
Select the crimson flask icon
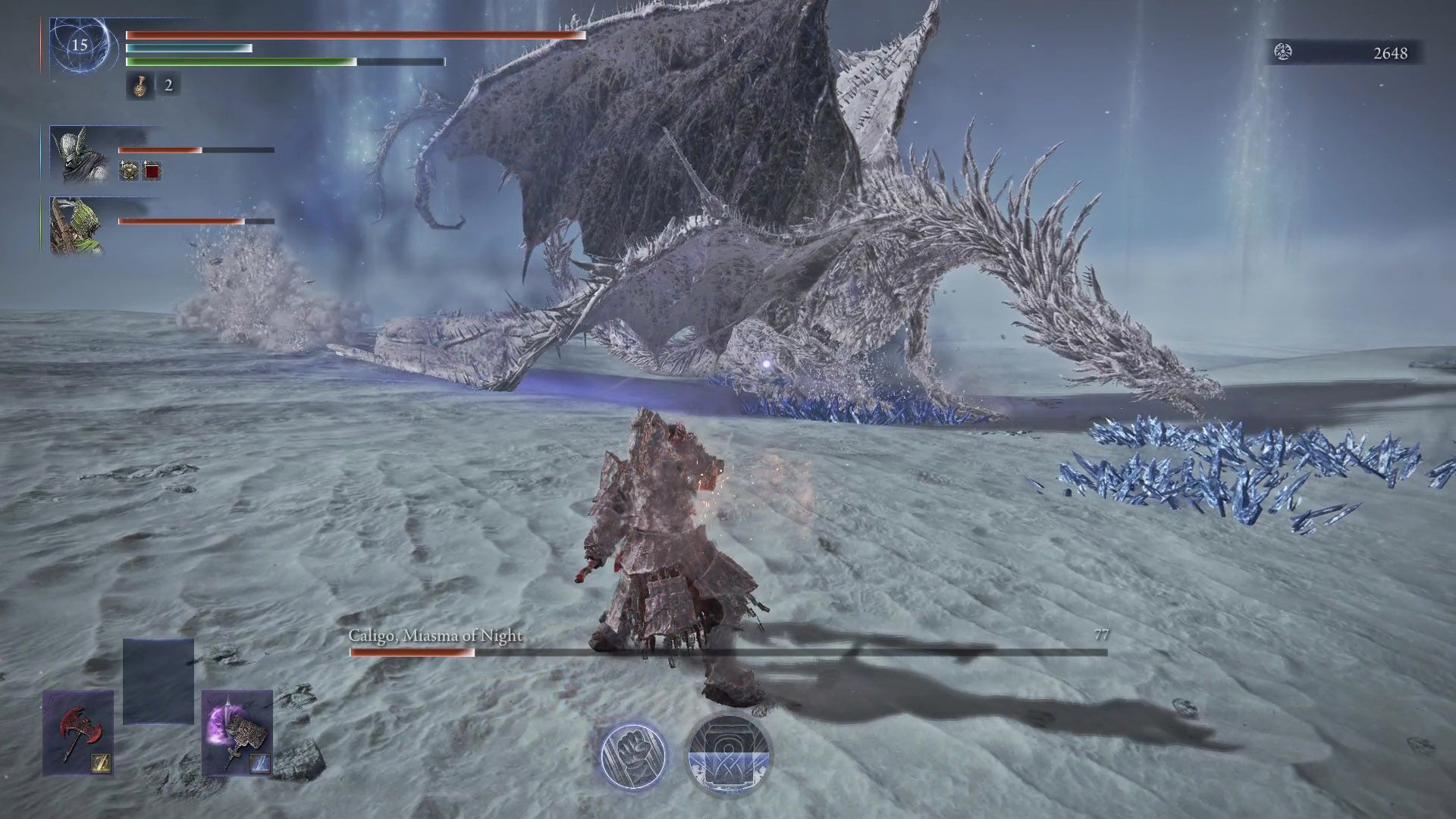coord(140,87)
